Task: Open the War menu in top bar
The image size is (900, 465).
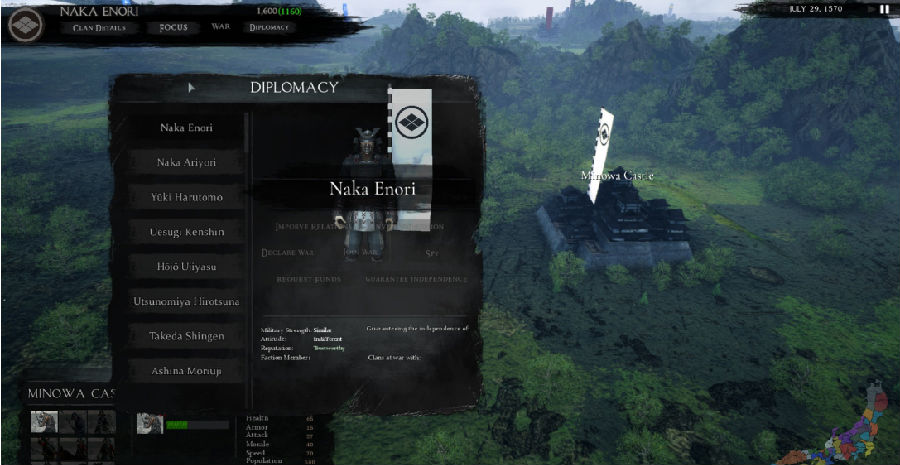Action: tap(220, 27)
